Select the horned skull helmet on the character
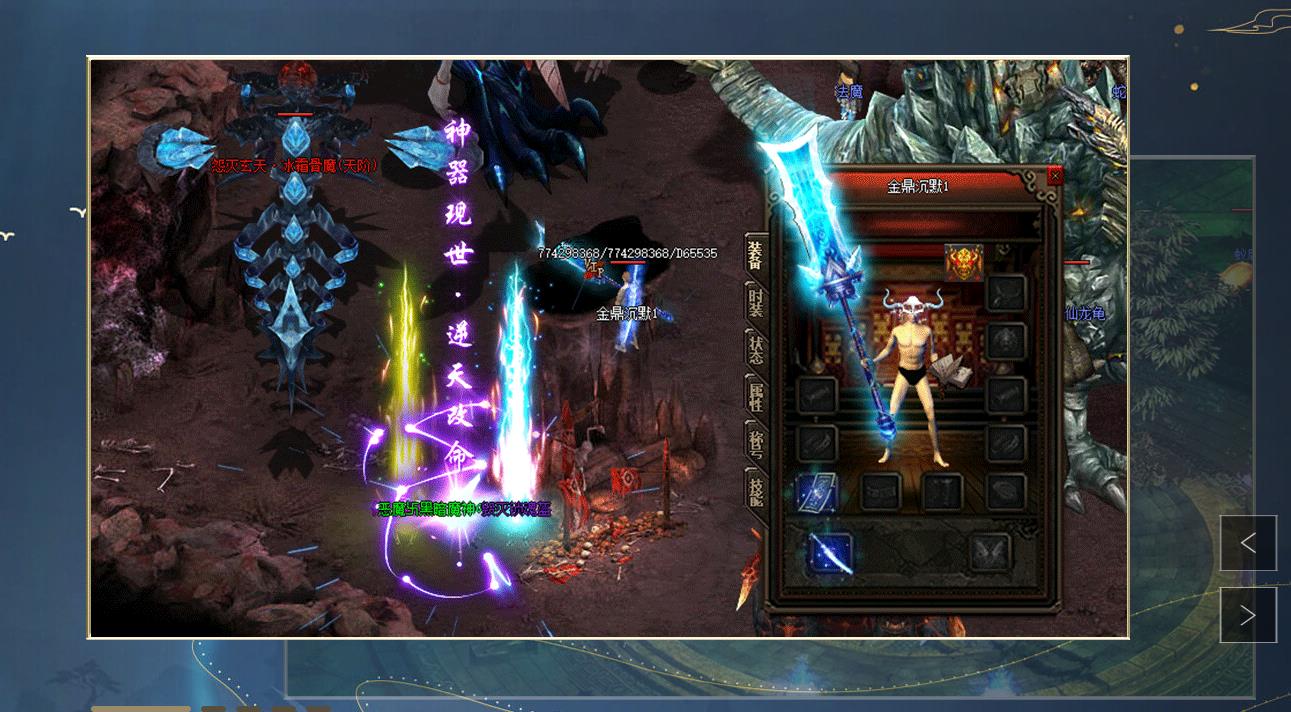The width and height of the screenshot is (1291, 712). pyautogui.click(x=913, y=303)
